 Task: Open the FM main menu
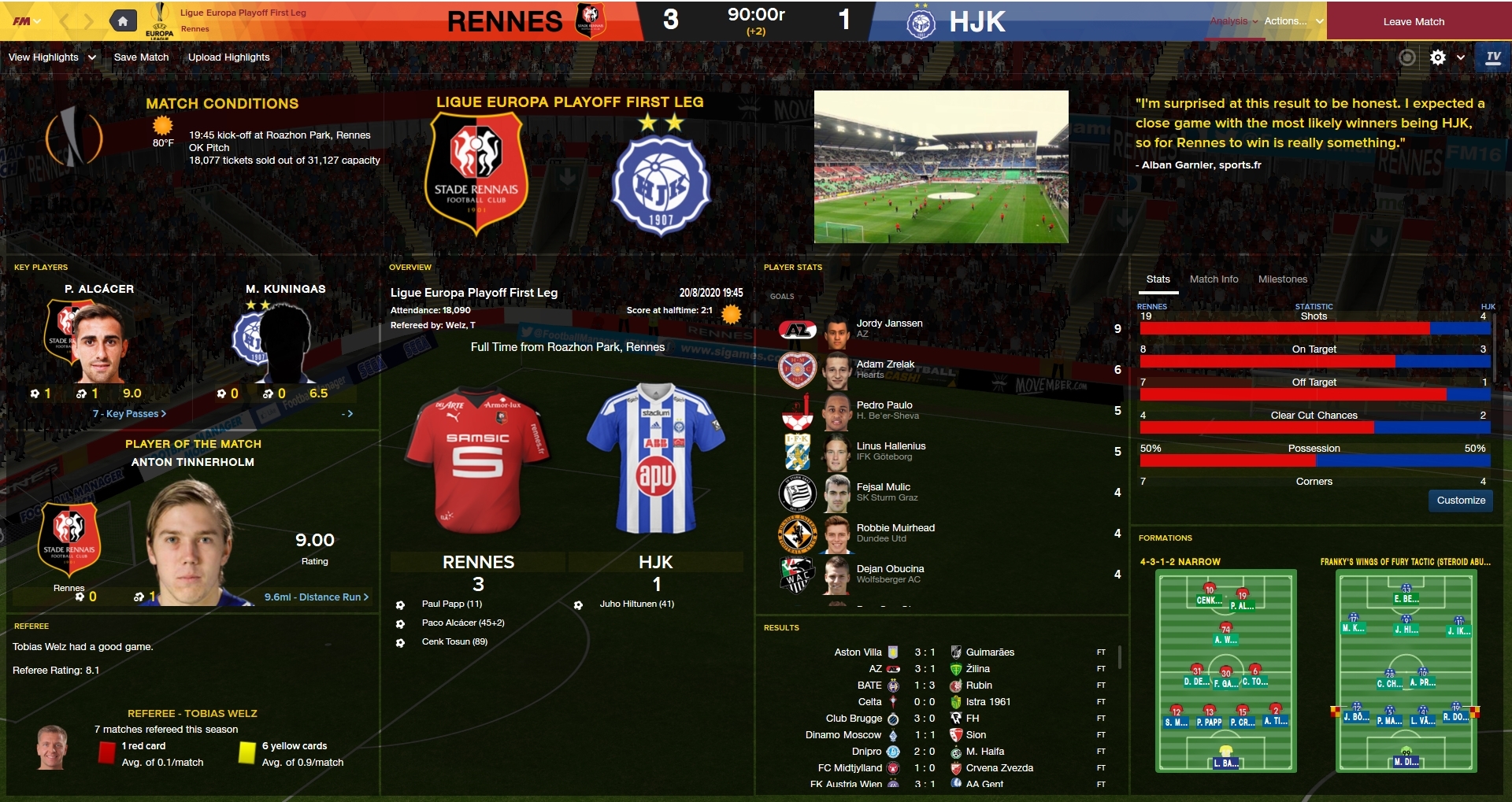[26, 21]
